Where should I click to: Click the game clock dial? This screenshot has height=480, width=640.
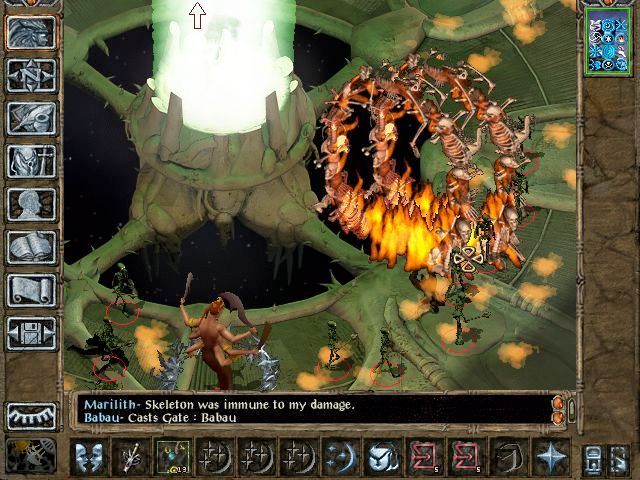click(x=29, y=456)
